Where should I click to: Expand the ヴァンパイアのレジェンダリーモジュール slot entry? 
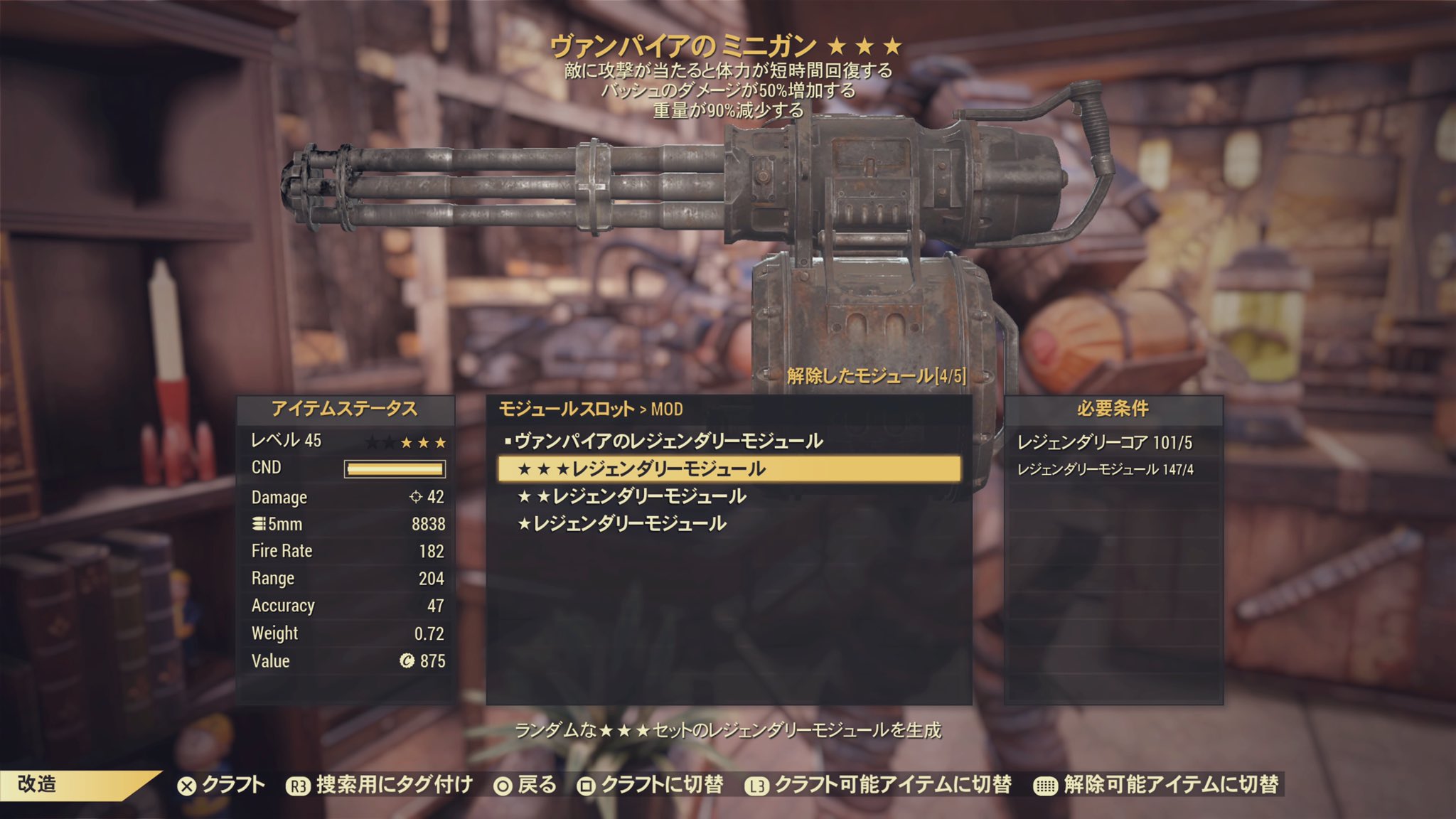668,441
